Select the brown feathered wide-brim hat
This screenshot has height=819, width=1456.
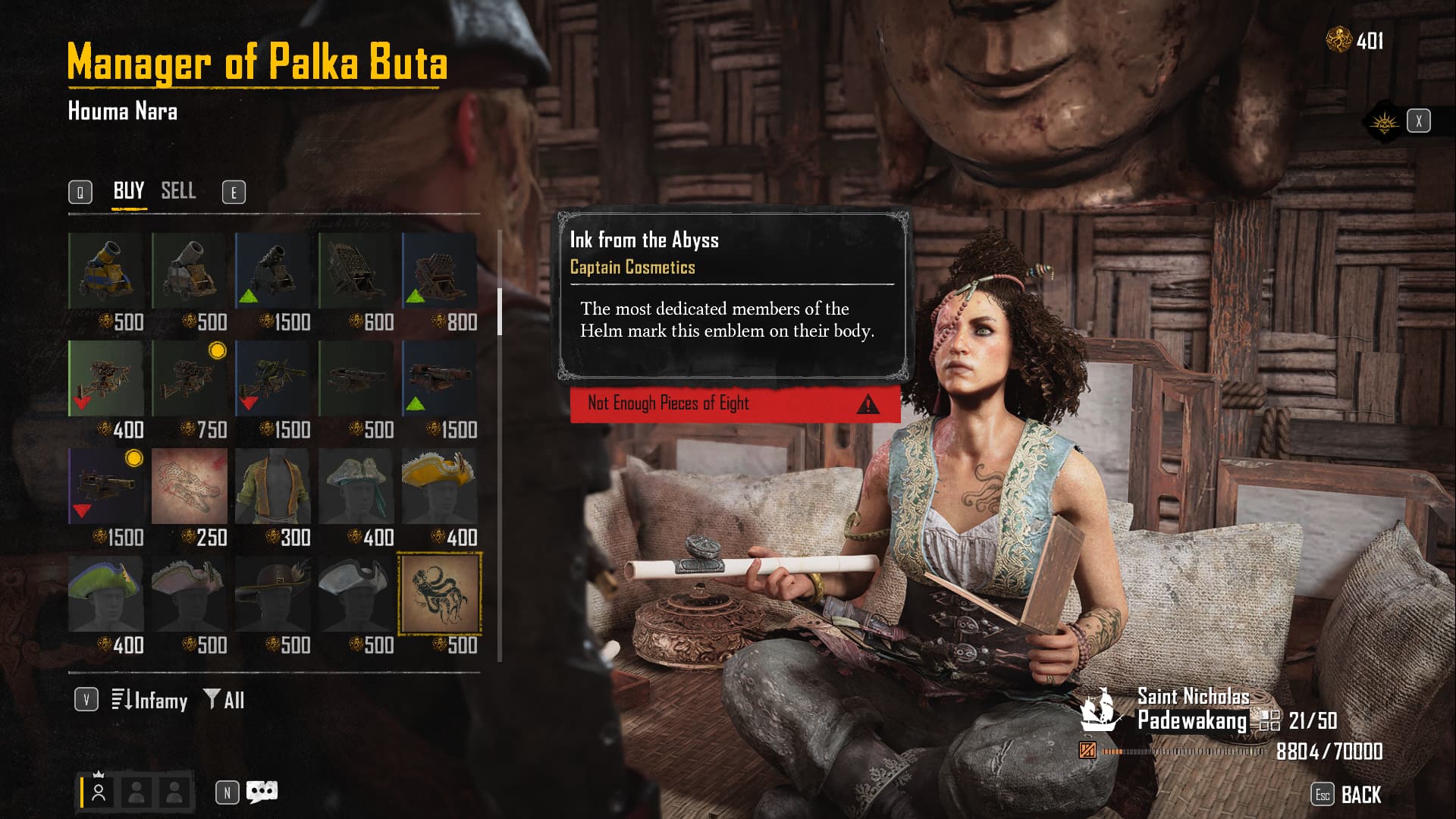[273, 594]
